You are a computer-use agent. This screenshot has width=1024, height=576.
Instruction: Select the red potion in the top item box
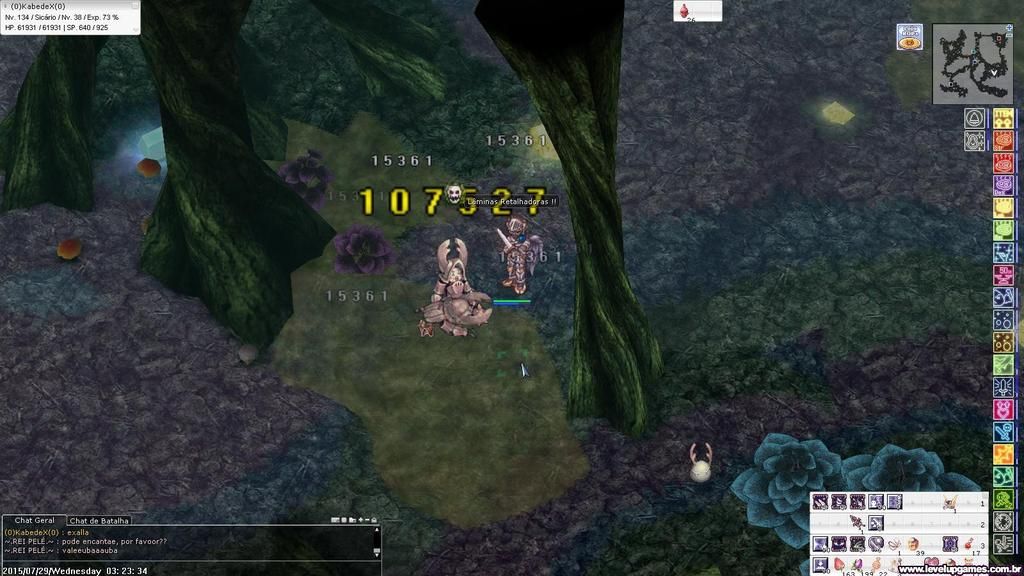685,11
